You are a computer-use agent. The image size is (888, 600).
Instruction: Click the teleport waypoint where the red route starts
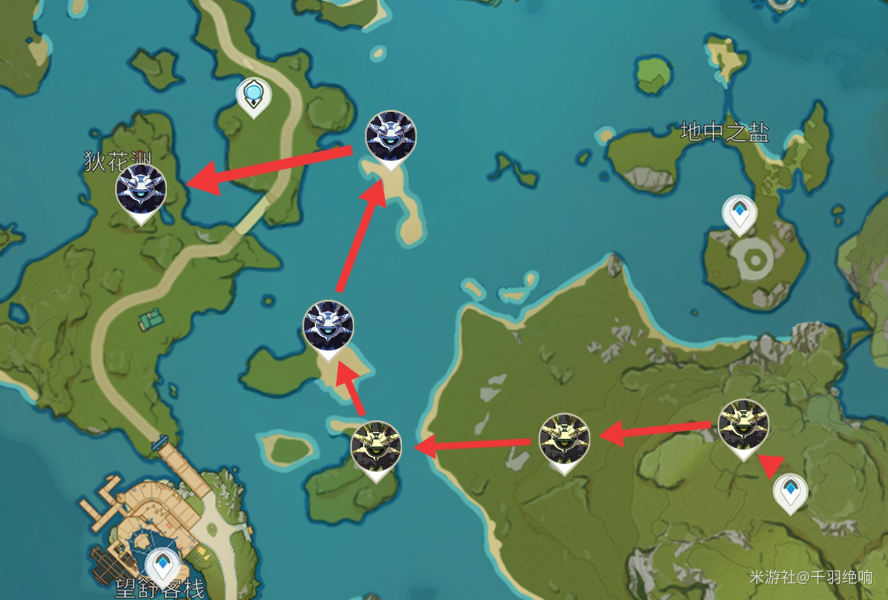[791, 491]
